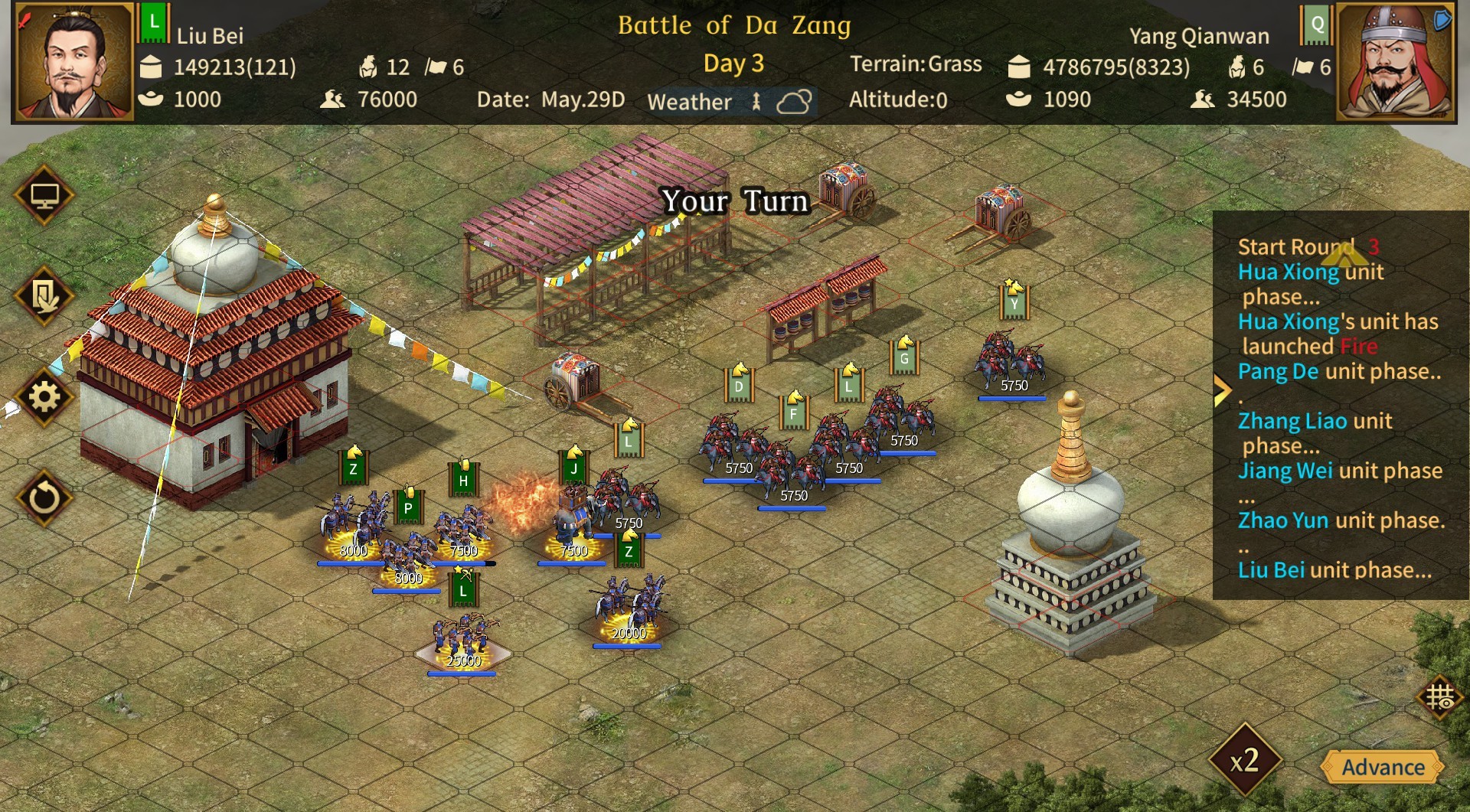Click the supply crate icon beside 149213
Viewport: 1470px width, 812px height.
click(x=150, y=67)
